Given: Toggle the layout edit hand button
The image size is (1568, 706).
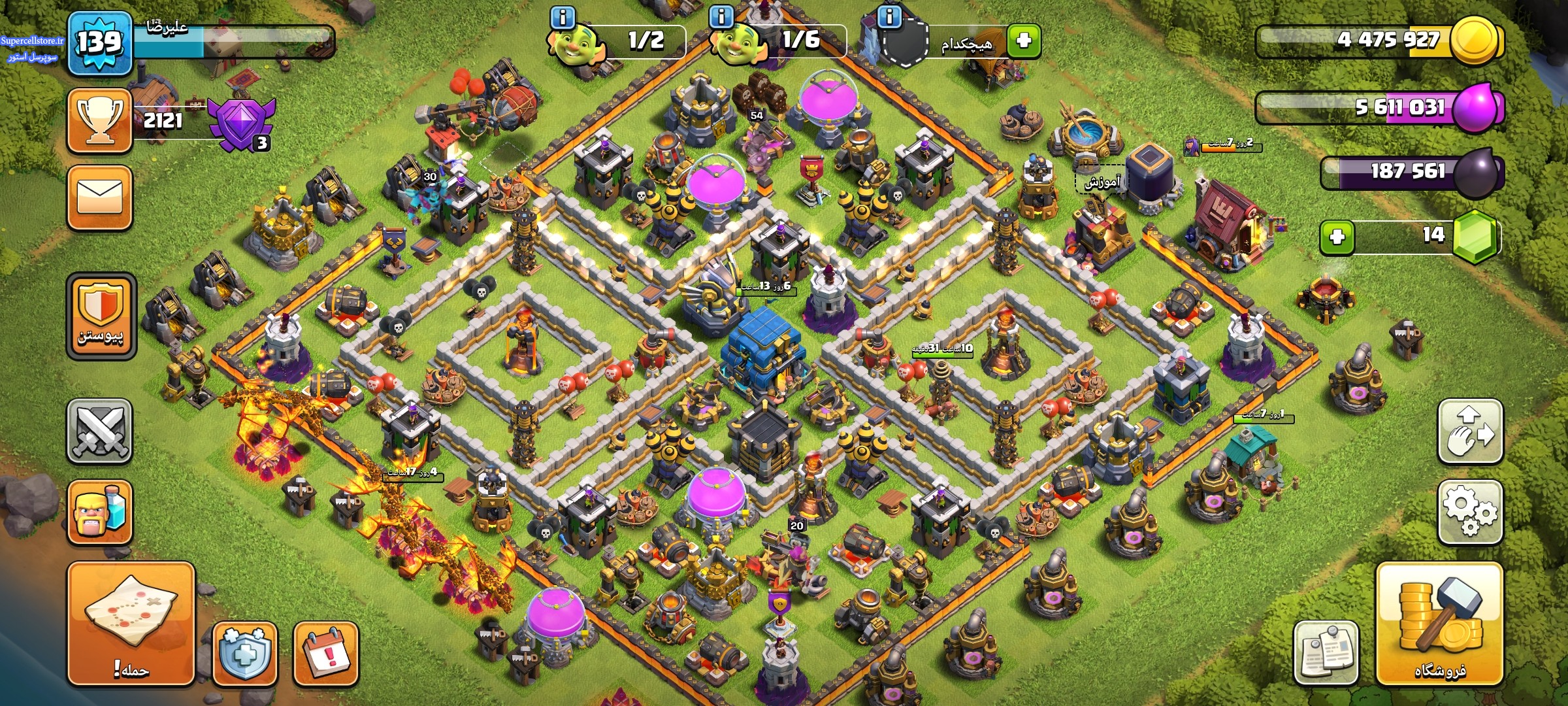Looking at the screenshot, I should [x=1469, y=431].
